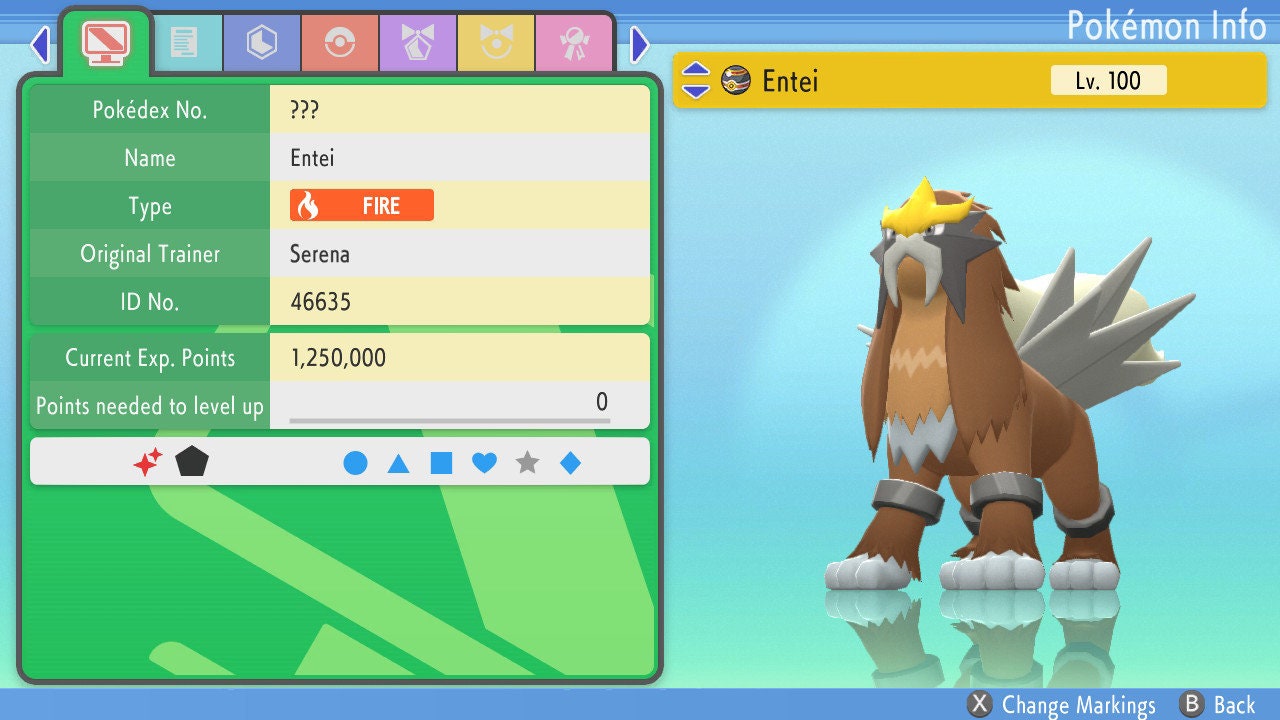Open the purple ribbon contest tab
The height and width of the screenshot is (720, 1280).
[x=417, y=43]
